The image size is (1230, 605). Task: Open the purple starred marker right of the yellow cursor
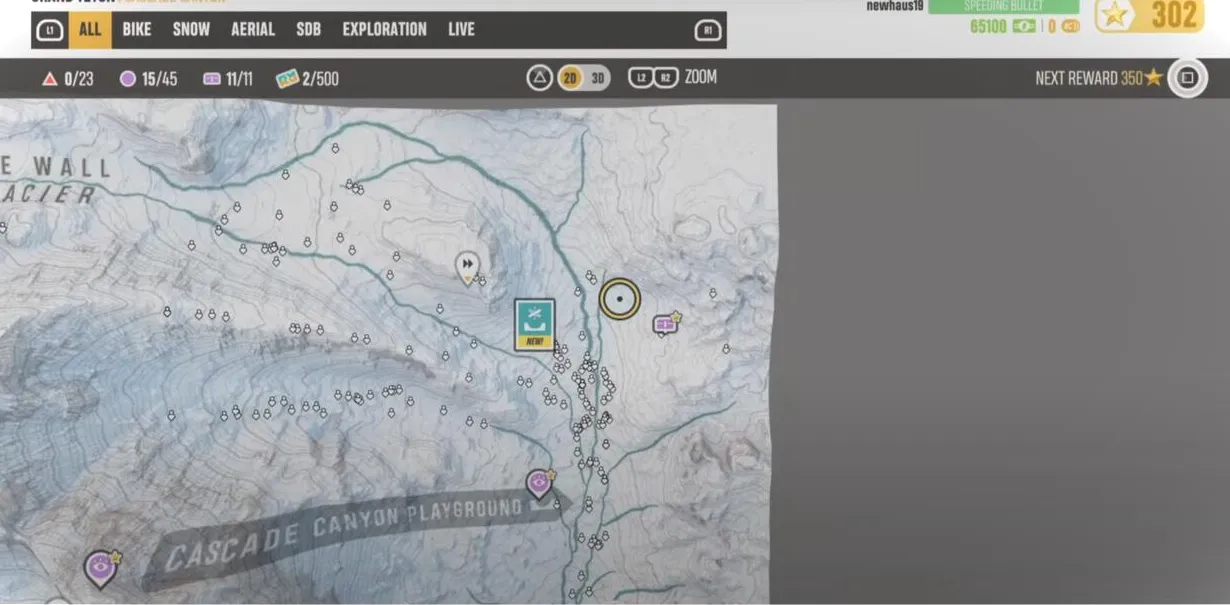point(665,324)
